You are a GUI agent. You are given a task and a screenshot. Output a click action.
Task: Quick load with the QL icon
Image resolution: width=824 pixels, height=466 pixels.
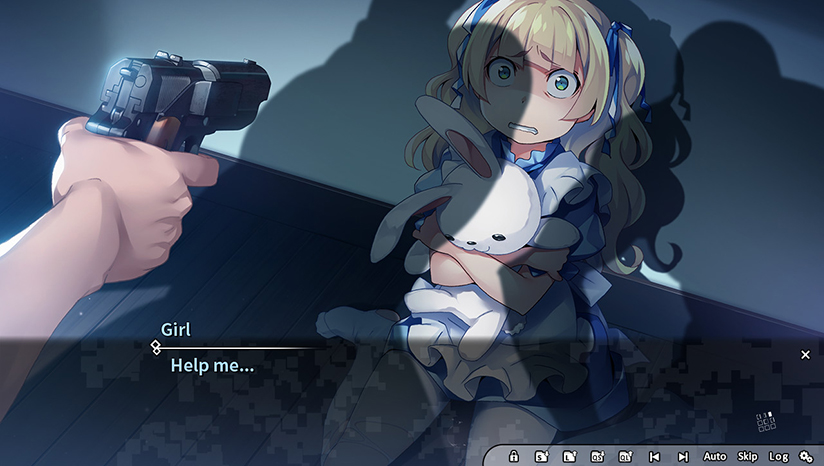625,457
